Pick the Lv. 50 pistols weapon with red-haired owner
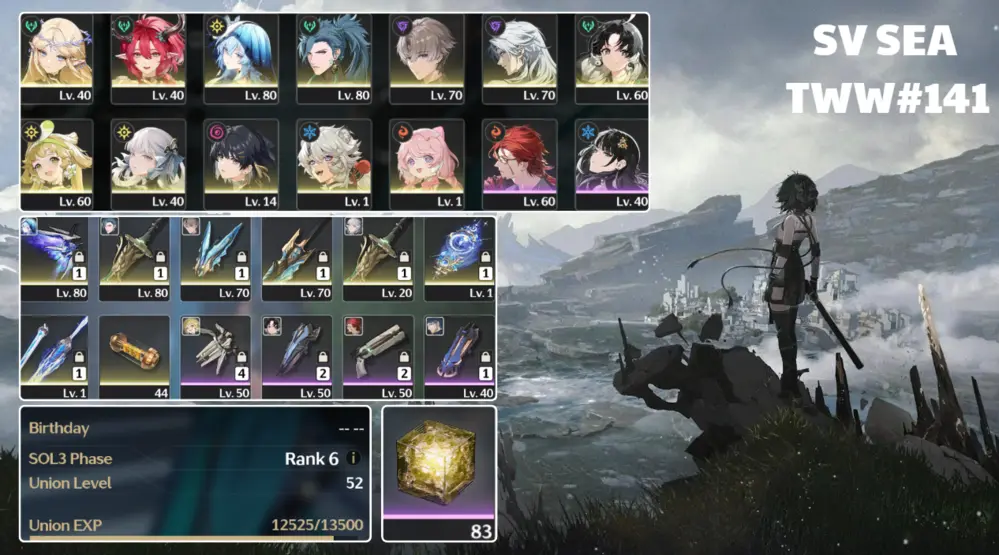Image resolution: width=999 pixels, height=555 pixels. tap(377, 353)
